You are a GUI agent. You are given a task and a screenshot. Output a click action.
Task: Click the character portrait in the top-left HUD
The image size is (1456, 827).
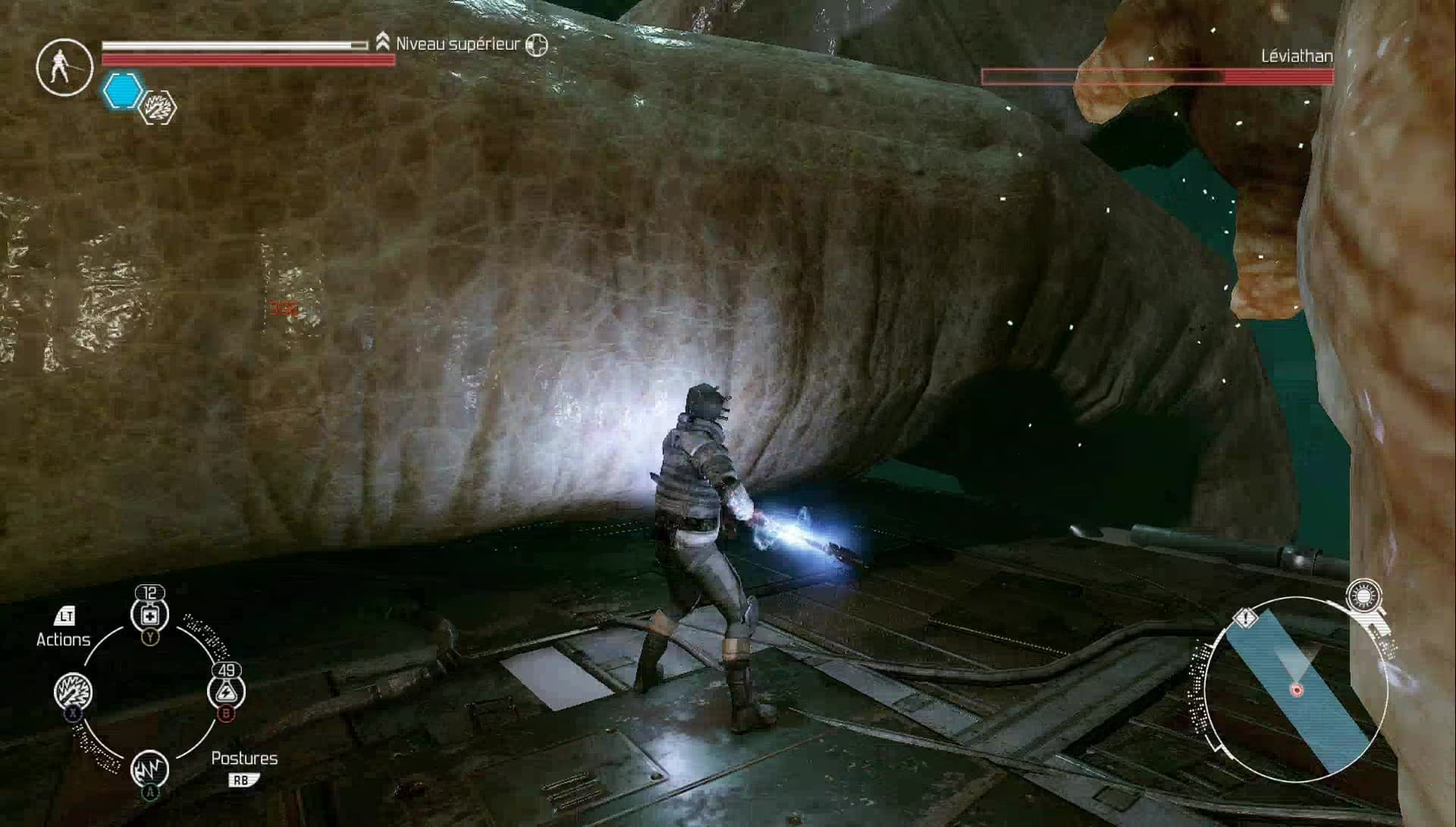[x=64, y=67]
